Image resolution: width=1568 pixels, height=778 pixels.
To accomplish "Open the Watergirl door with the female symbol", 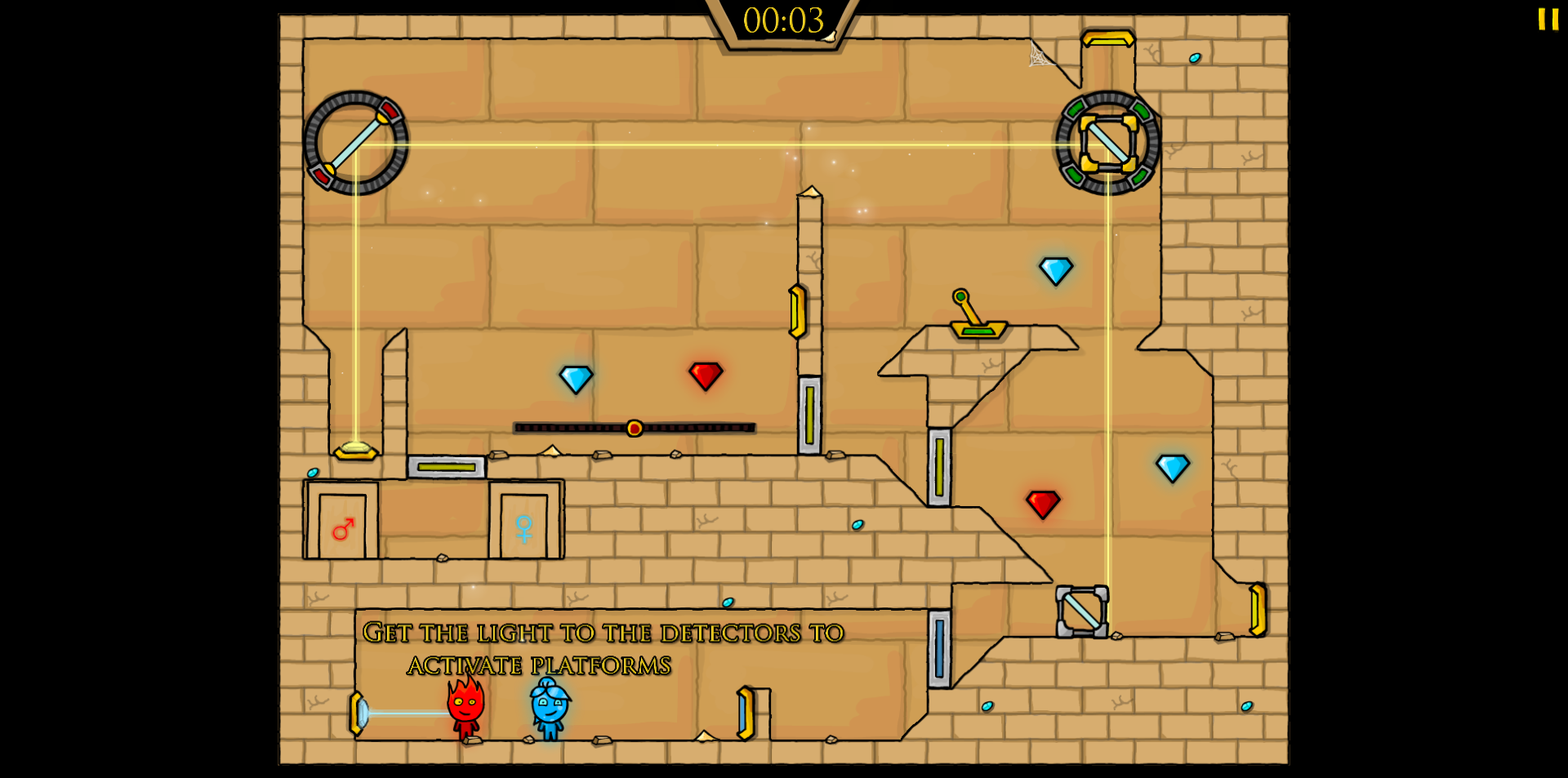I will point(523,527).
